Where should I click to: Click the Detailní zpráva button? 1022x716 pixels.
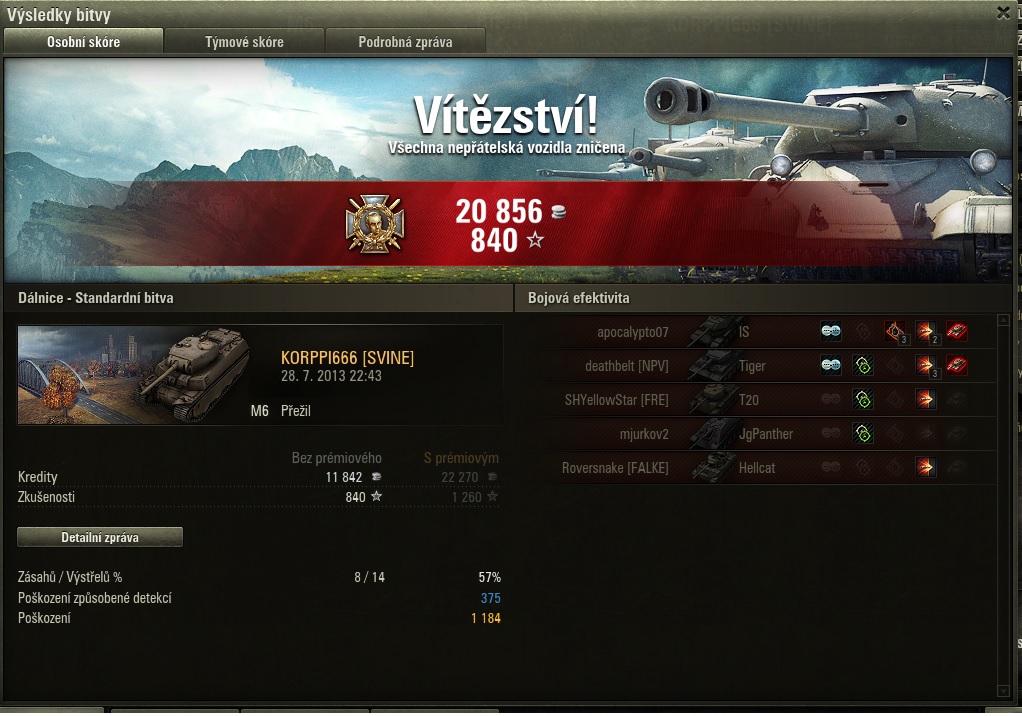click(x=100, y=537)
